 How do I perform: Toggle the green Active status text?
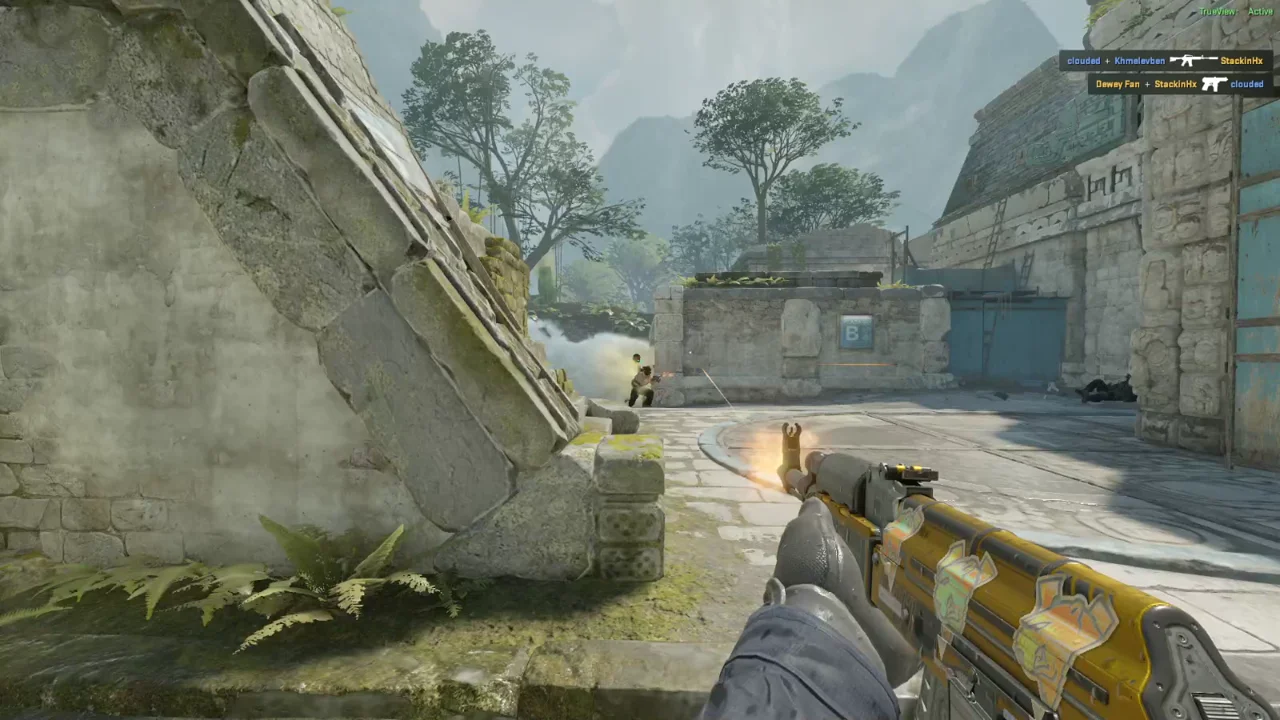coord(1261,11)
